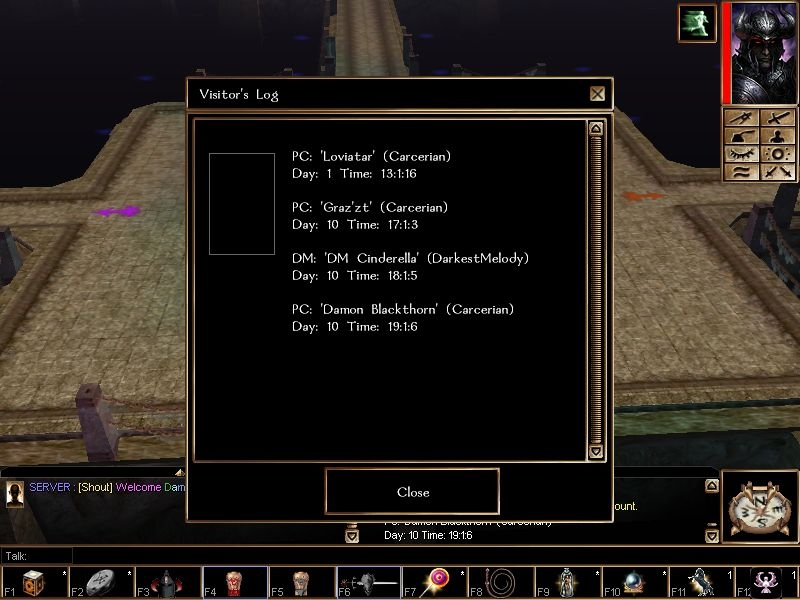Close the Visitor's Log with the Close button

(x=412, y=491)
